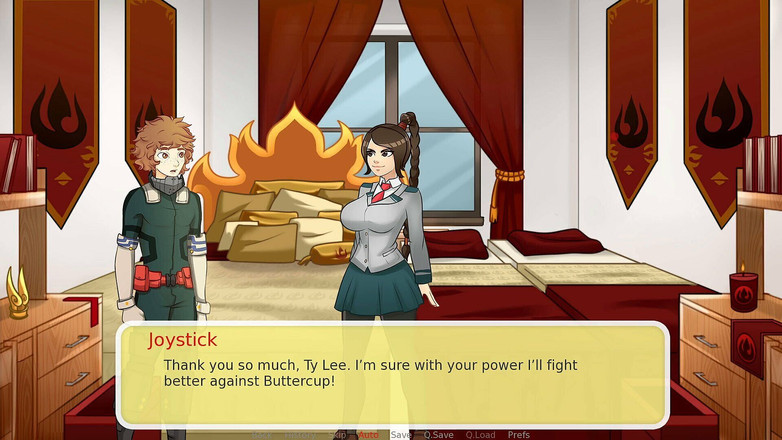782x440 pixels.
Task: Go back using the Back button
Action: (262, 435)
